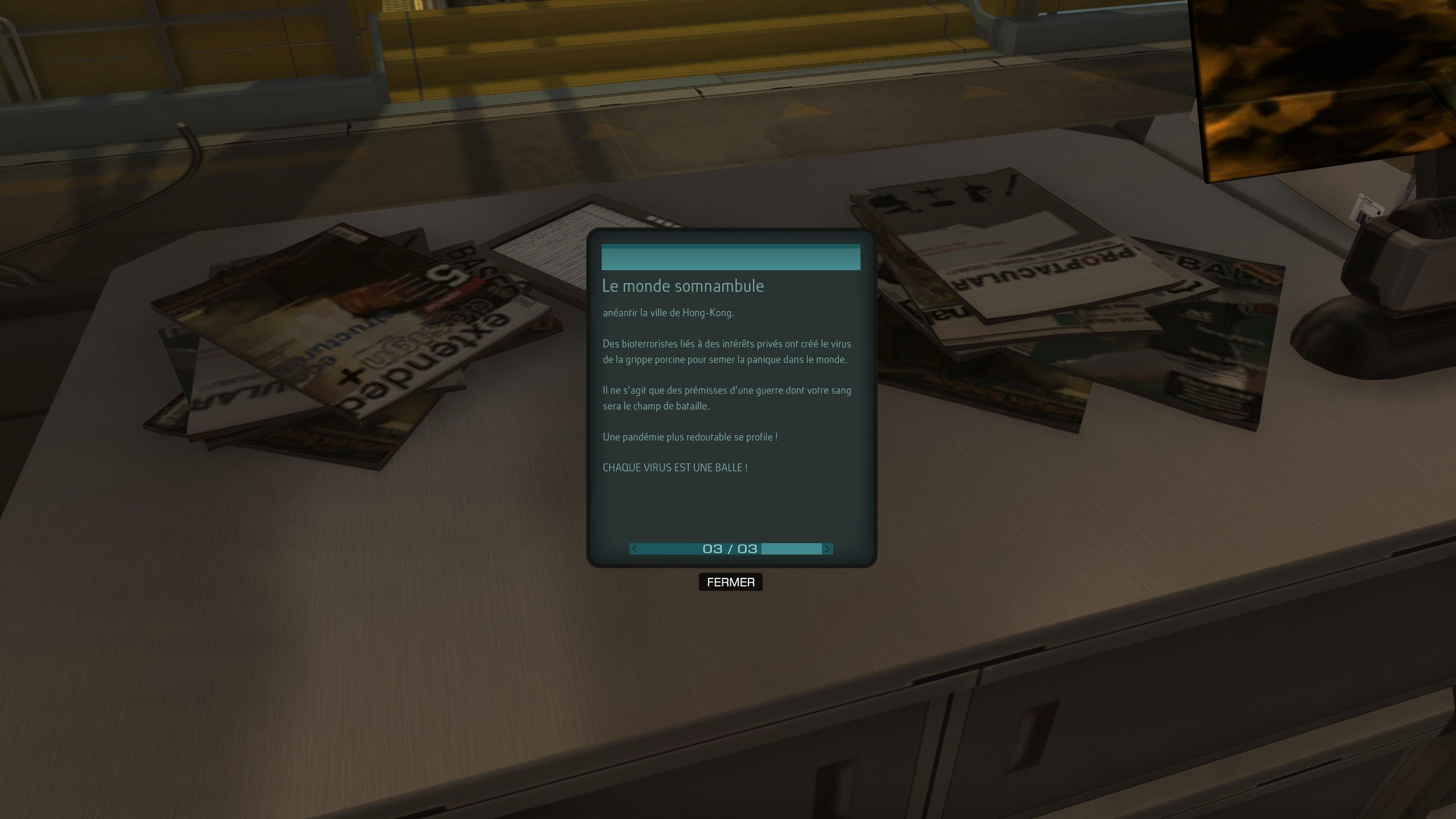Image resolution: width=1456 pixels, height=819 pixels.
Task: Close the ebook with the FERMER button
Action: [730, 582]
